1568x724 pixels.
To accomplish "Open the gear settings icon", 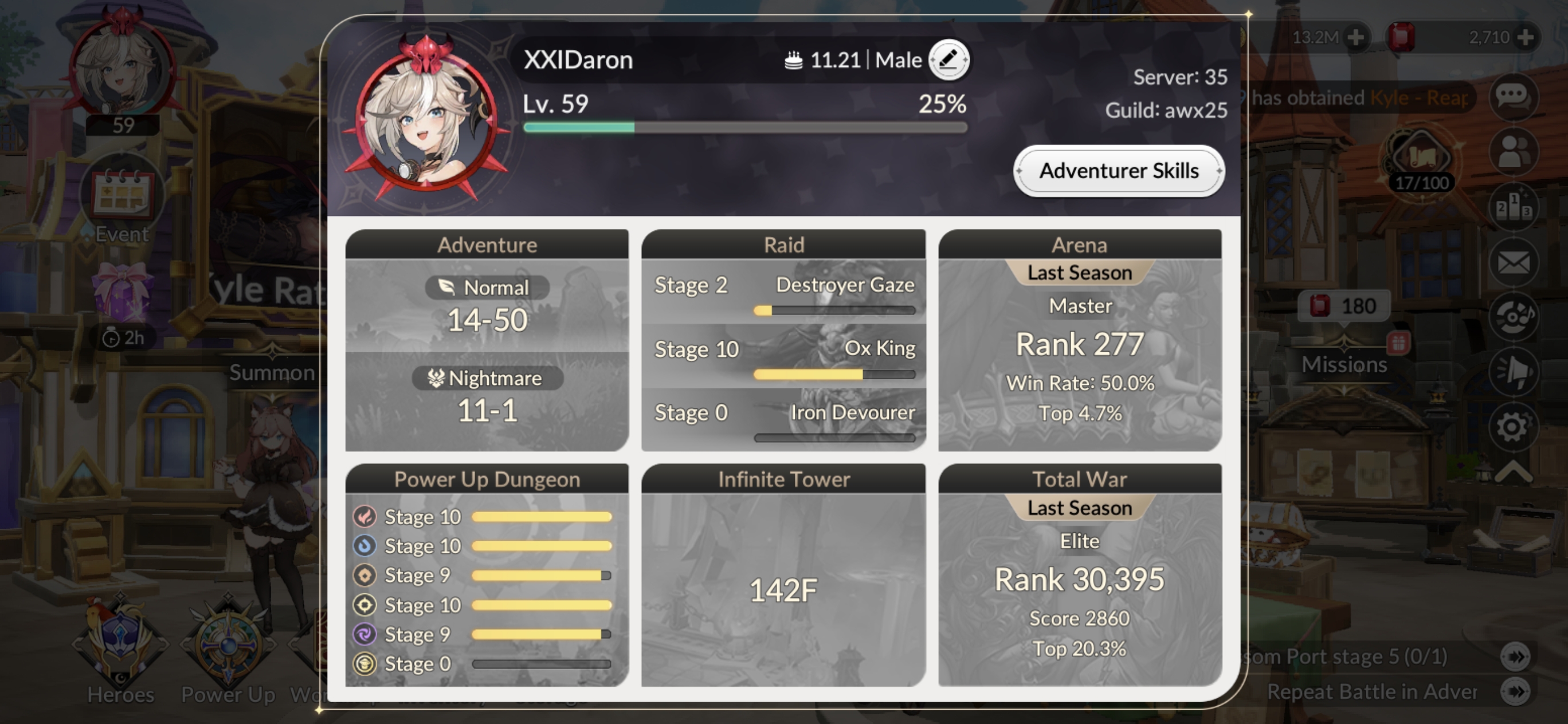I will tap(1512, 427).
